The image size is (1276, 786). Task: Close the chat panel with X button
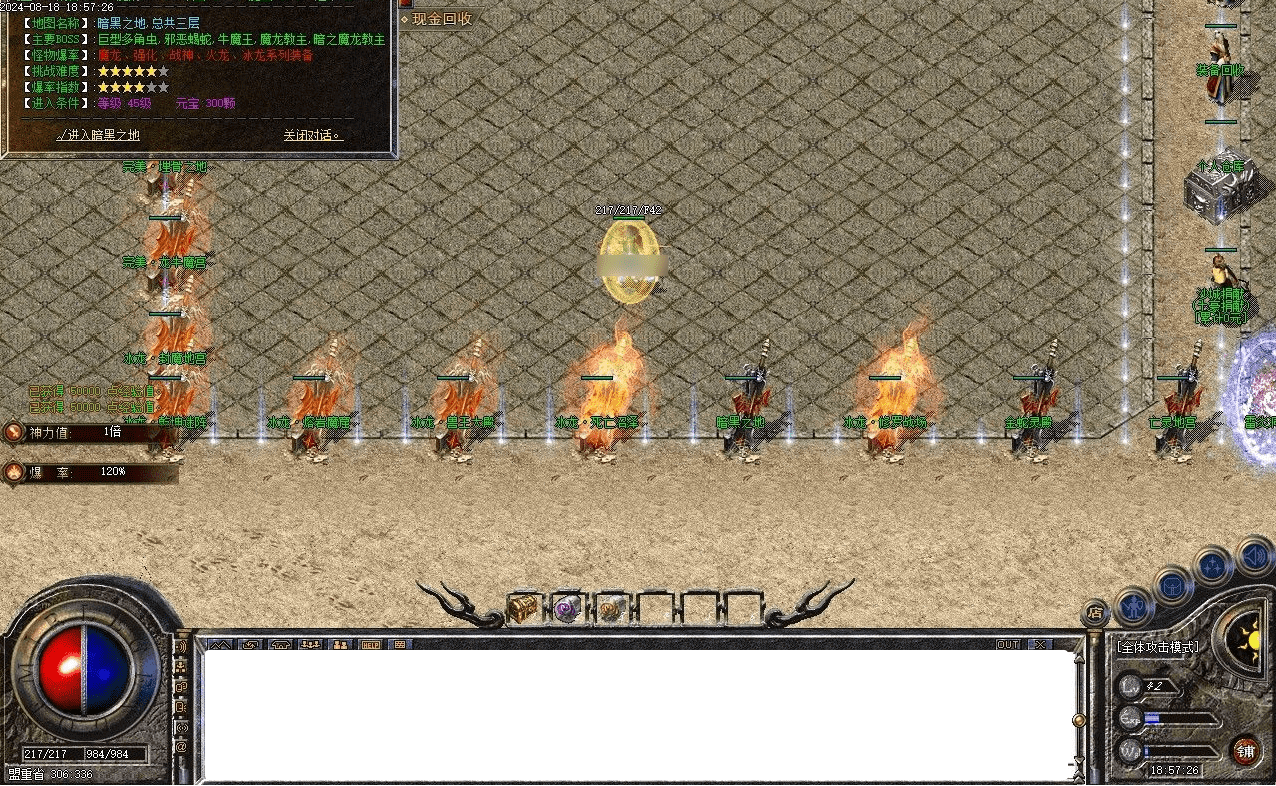[x=1041, y=644]
